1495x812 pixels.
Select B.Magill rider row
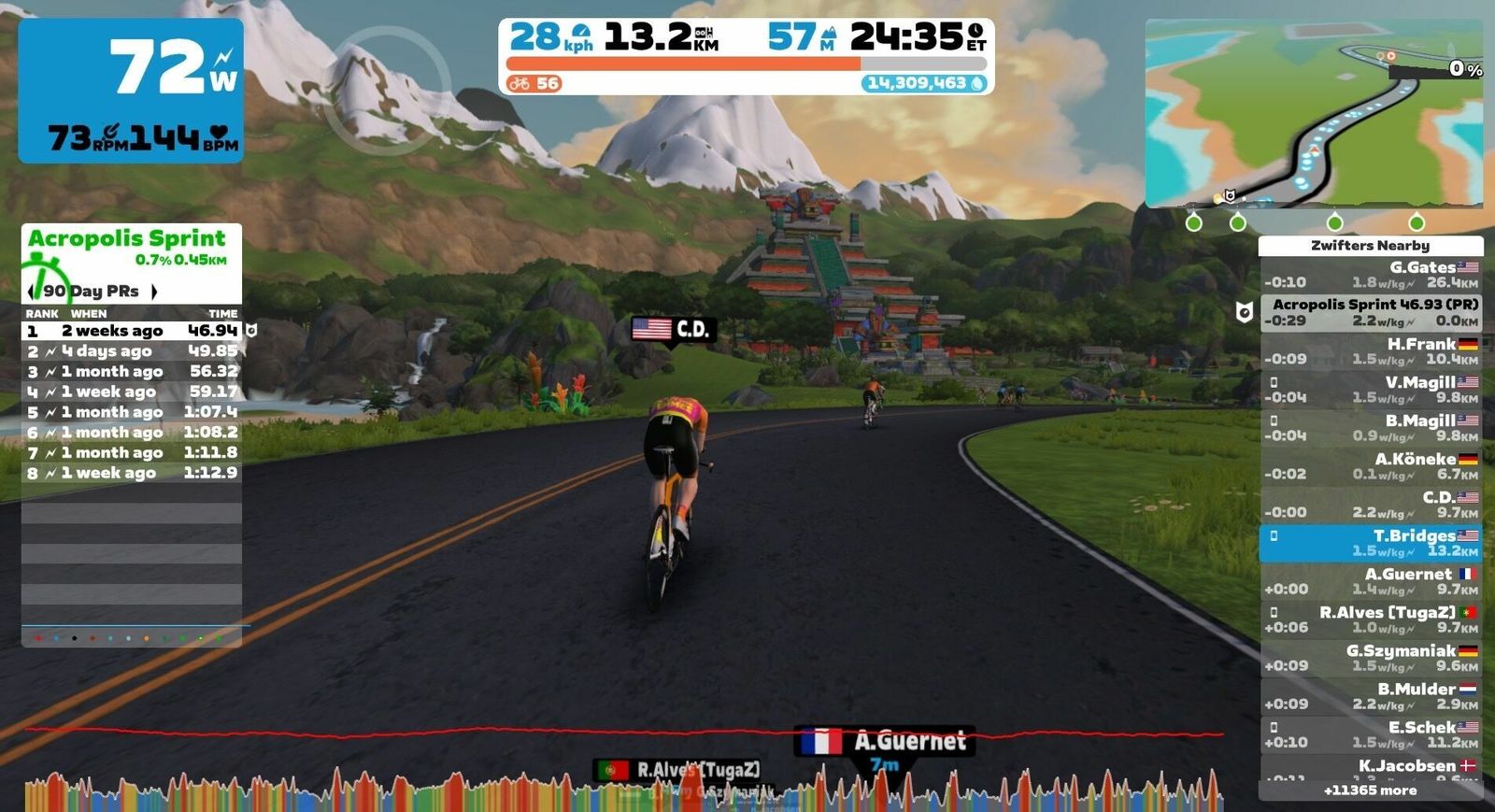[x=1370, y=428]
